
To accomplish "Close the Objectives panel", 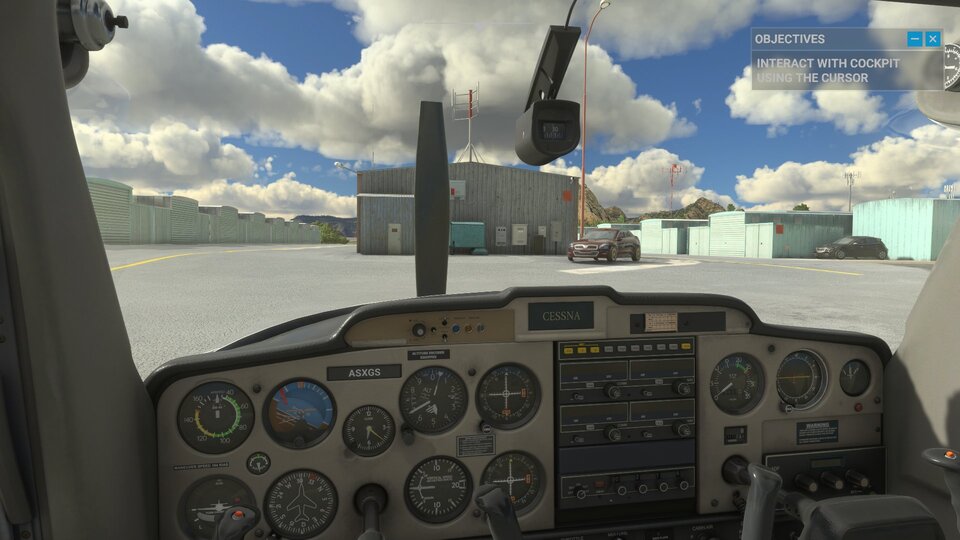I will point(932,39).
